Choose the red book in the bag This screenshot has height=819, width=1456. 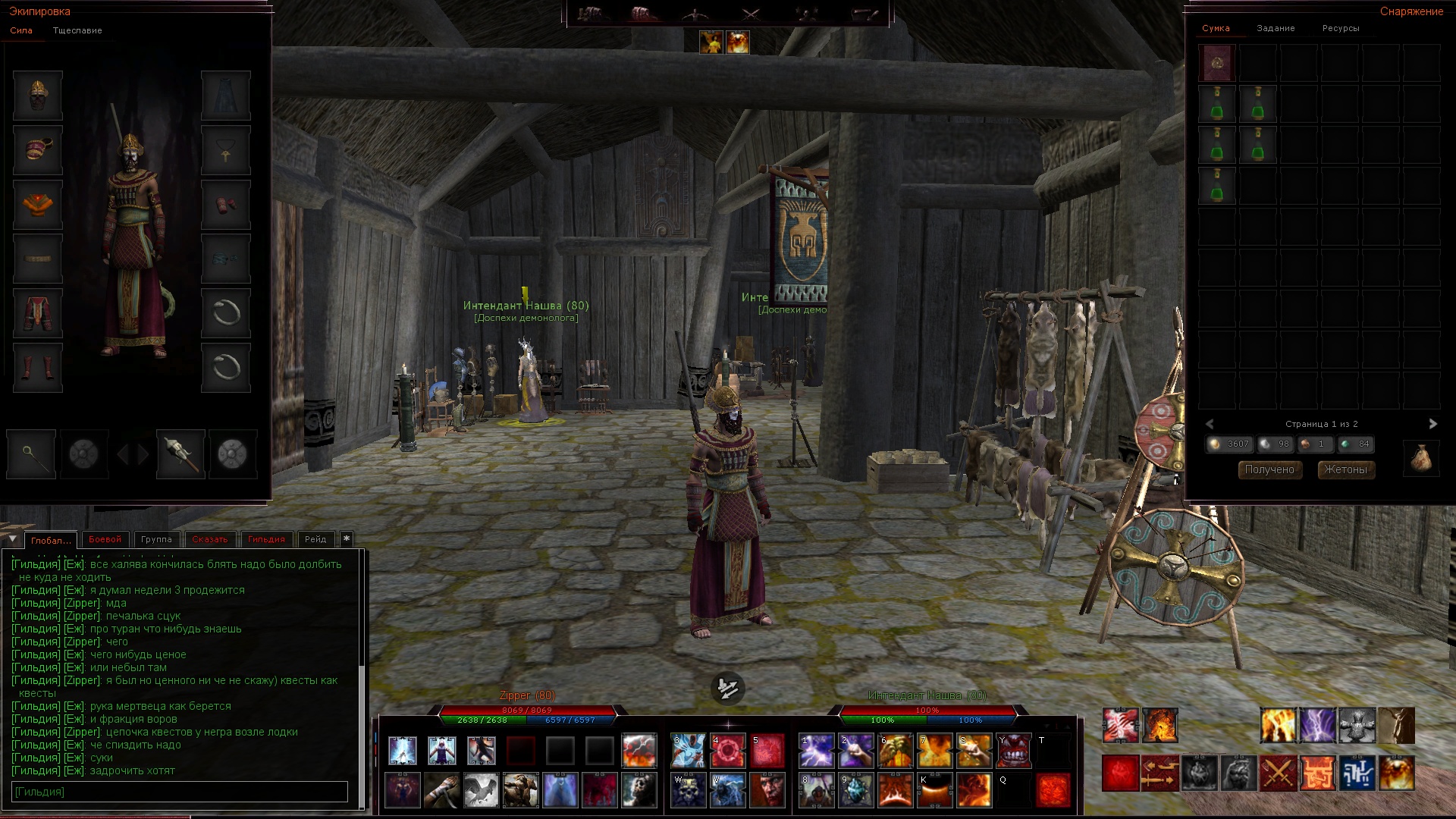point(1217,63)
